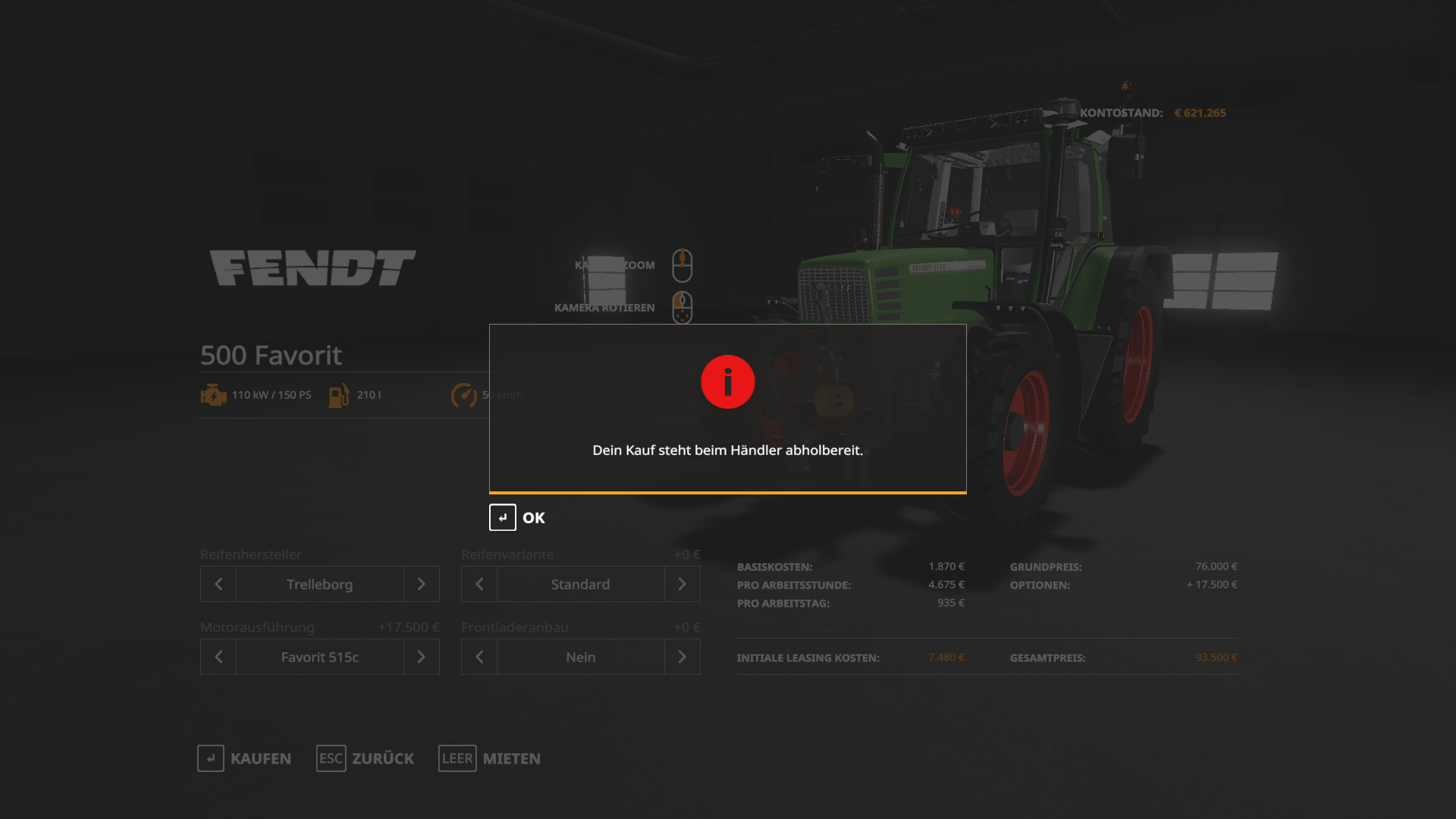Image resolution: width=1456 pixels, height=819 pixels.
Task: Click the orange progress bar under the dialog
Action: pyautogui.click(x=727, y=492)
